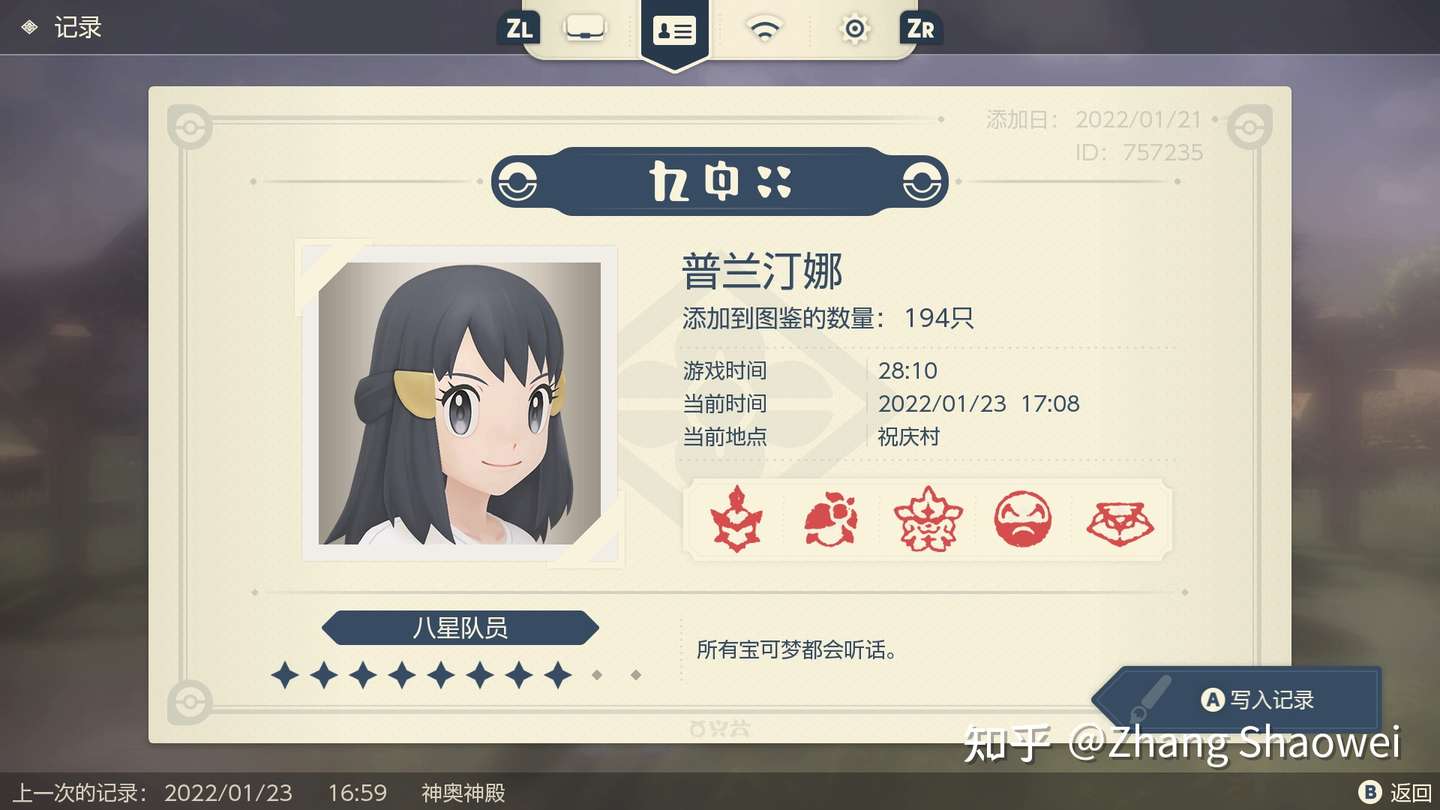The image size is (1440, 810).
Task: Select the Lilligant noble emblem stamp
Action: tap(831, 518)
